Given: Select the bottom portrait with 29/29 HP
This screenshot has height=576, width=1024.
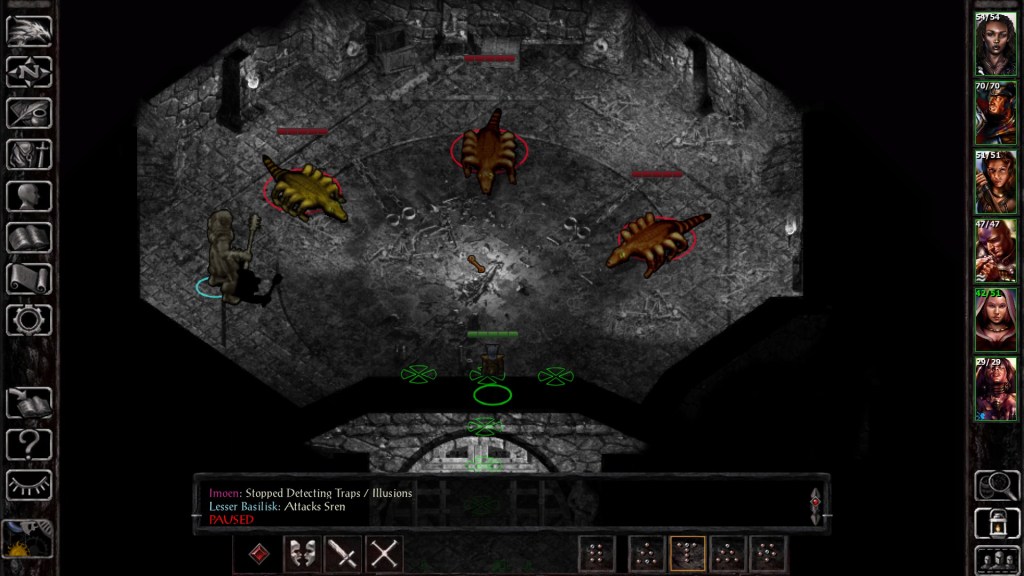Looking at the screenshot, I should tap(996, 389).
